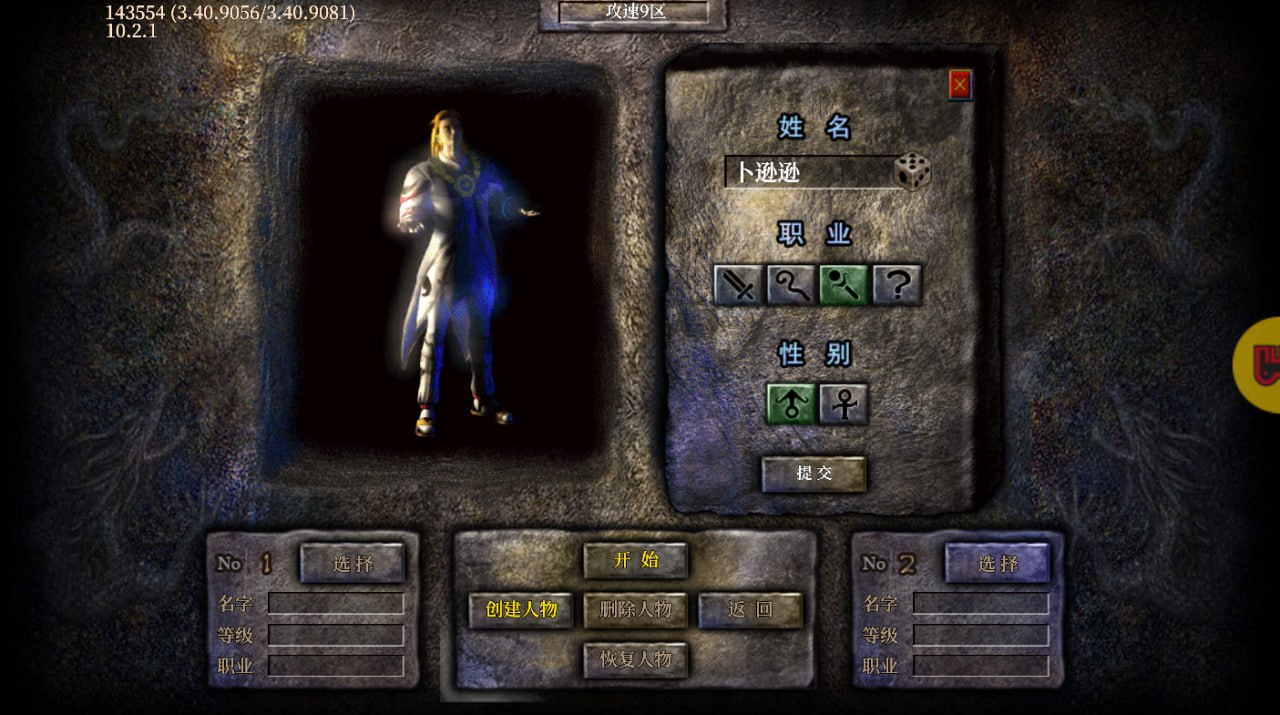Choose the question mark class option

897,285
